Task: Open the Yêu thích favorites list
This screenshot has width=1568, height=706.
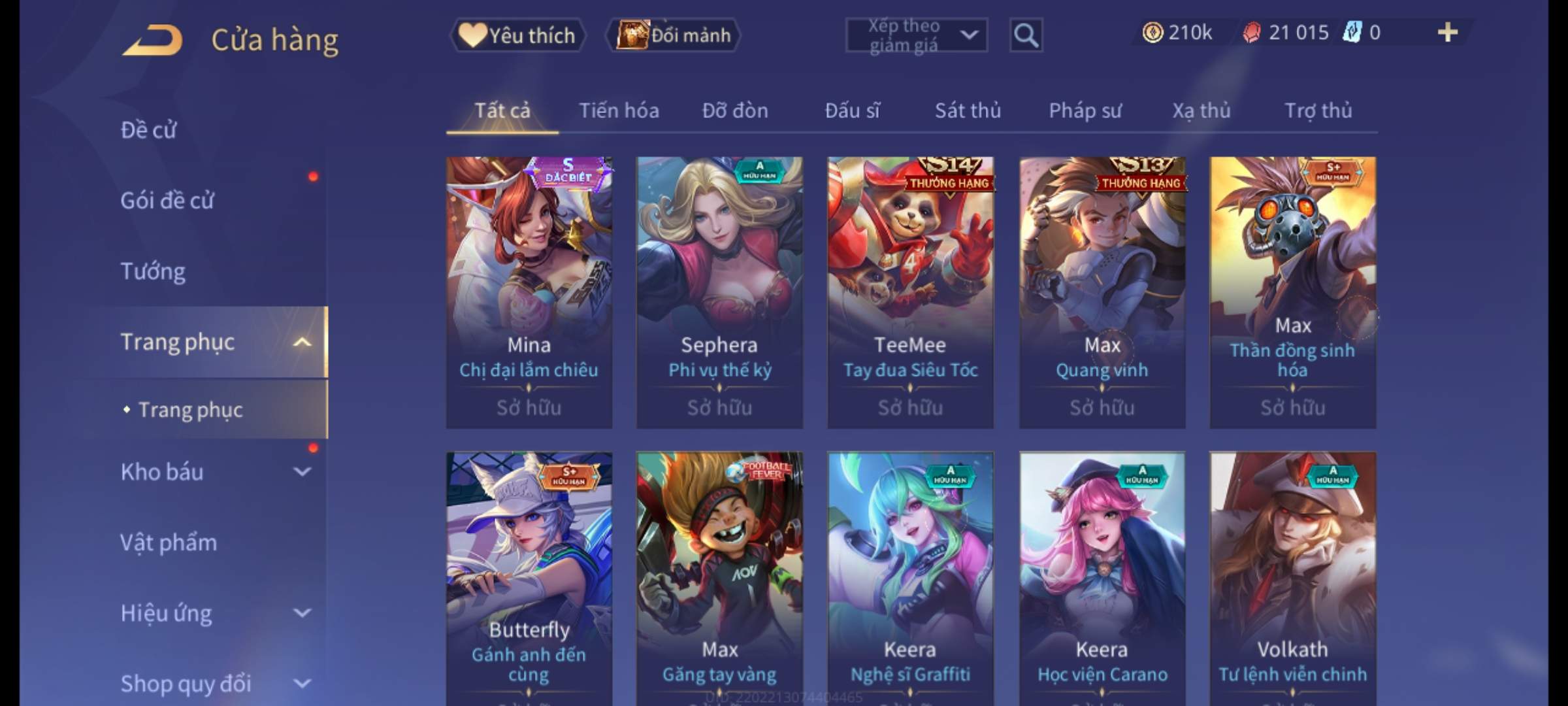Action: click(x=517, y=35)
